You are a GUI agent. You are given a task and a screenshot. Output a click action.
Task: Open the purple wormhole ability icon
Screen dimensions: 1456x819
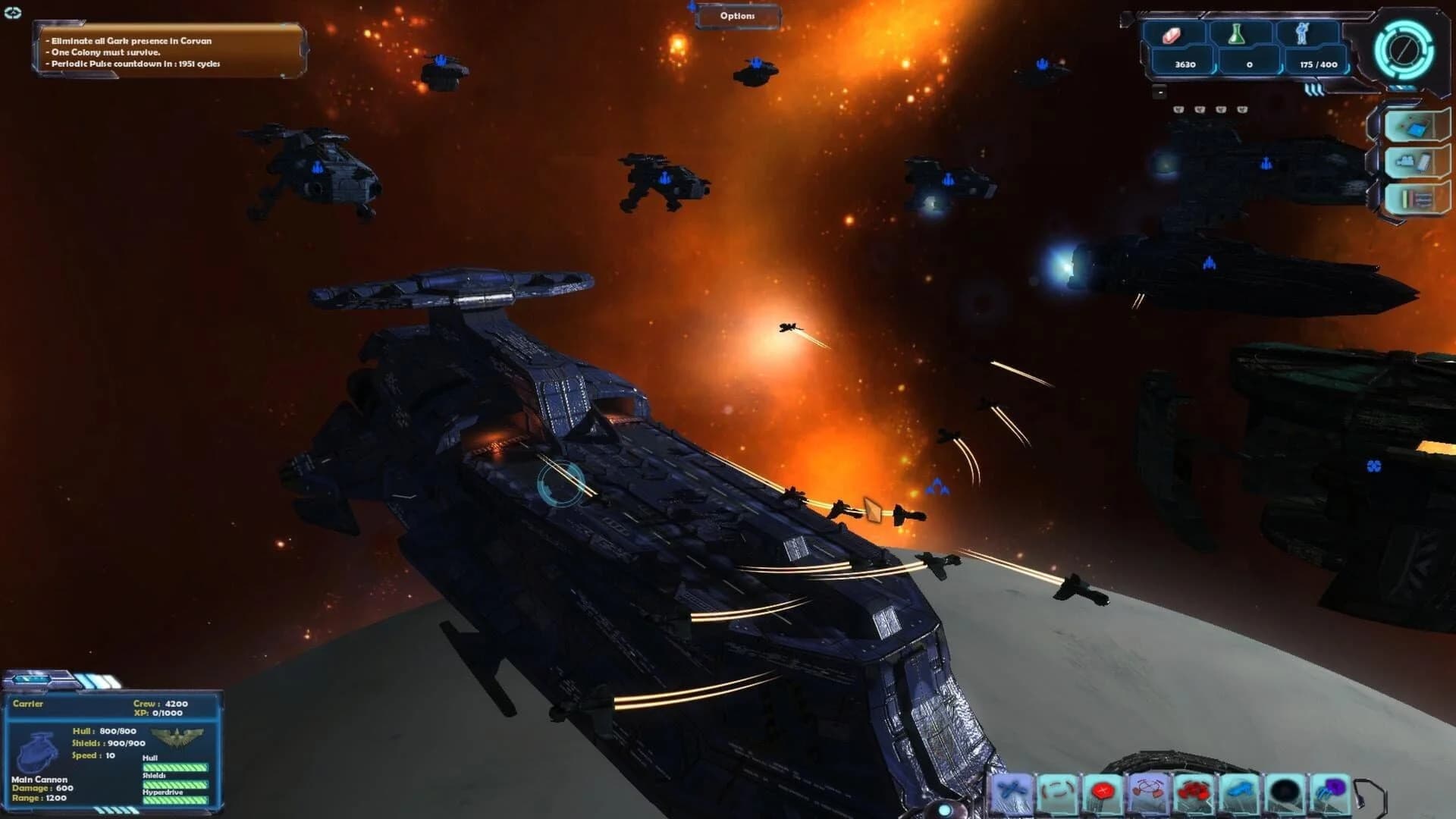[x=1328, y=788]
